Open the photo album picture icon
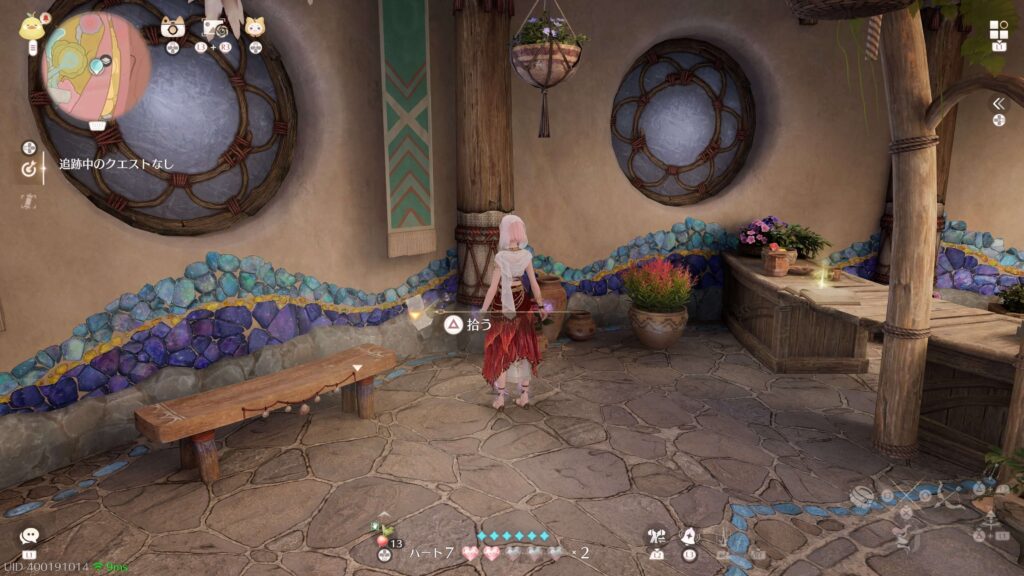Image resolution: width=1024 pixels, height=576 pixels. pyautogui.click(x=214, y=28)
